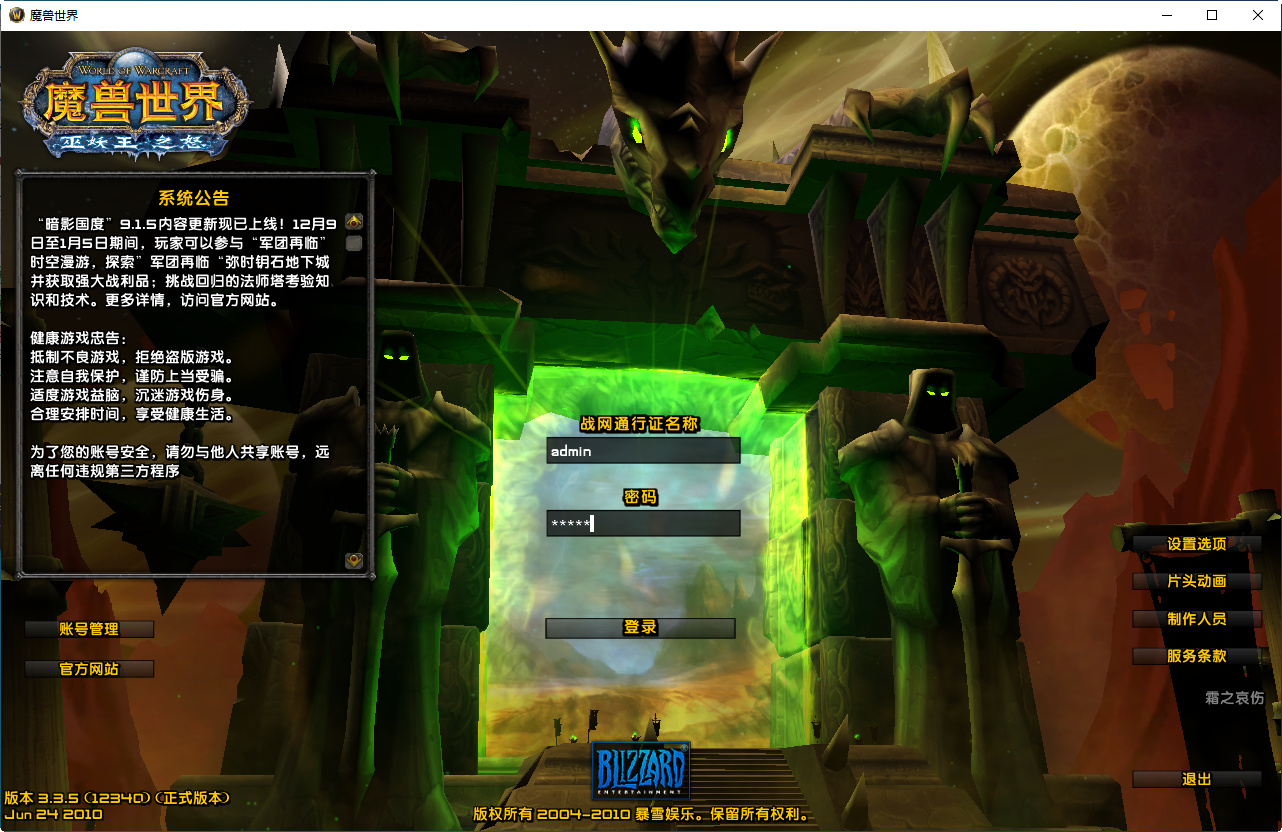
Task: Click the 密码 password field
Action: click(643, 524)
